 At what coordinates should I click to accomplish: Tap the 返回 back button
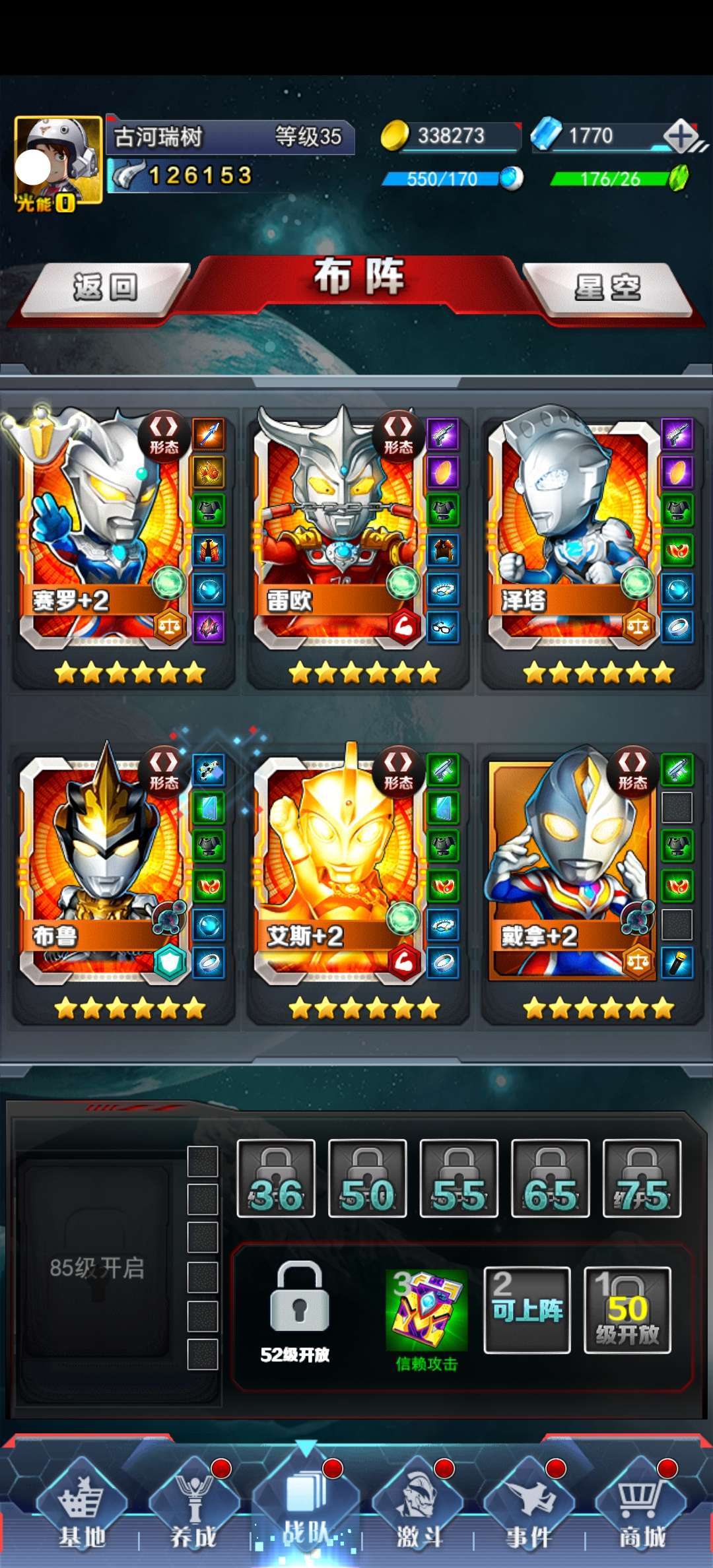tap(104, 288)
